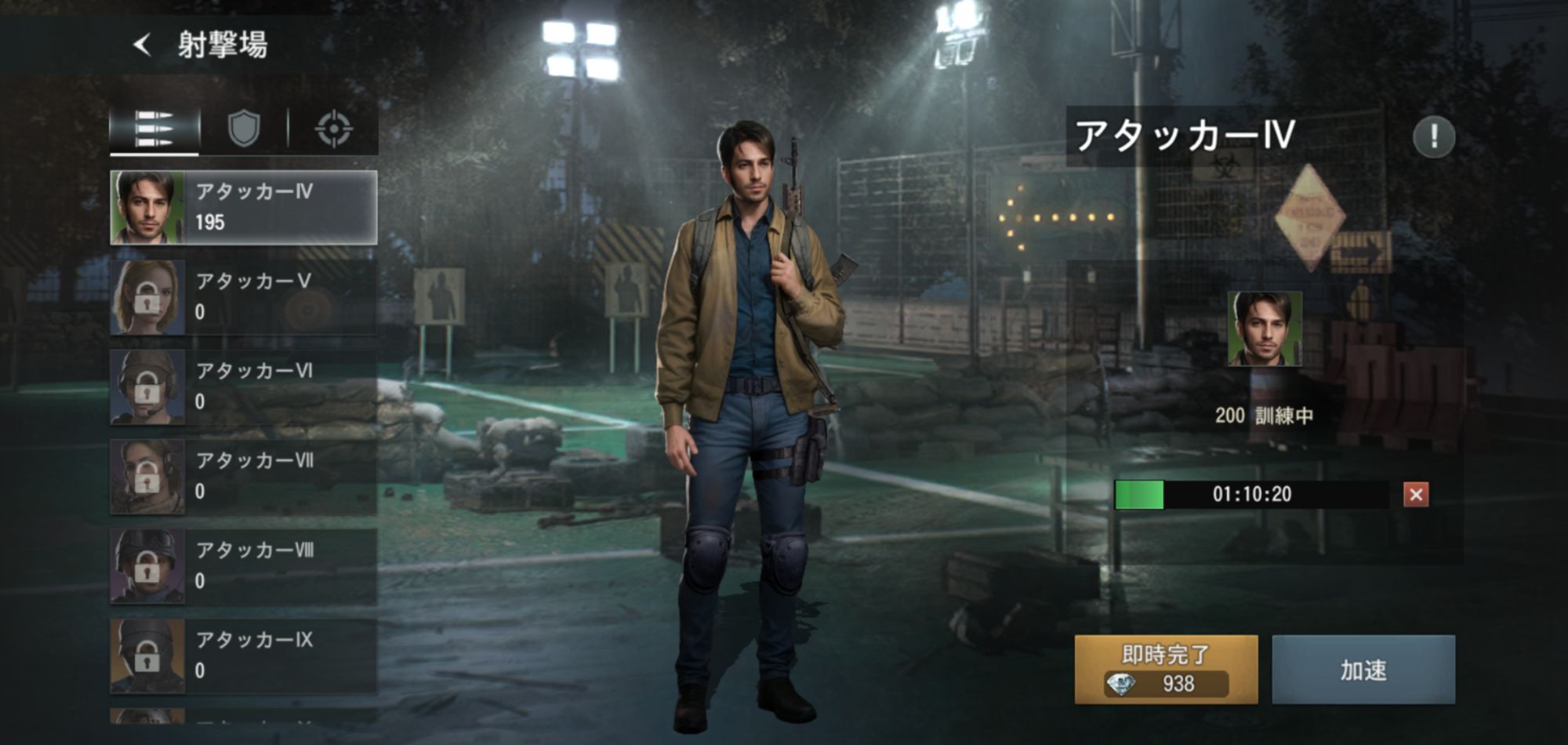Select locked アタッカーVI row
The image size is (1568, 745).
(x=244, y=387)
